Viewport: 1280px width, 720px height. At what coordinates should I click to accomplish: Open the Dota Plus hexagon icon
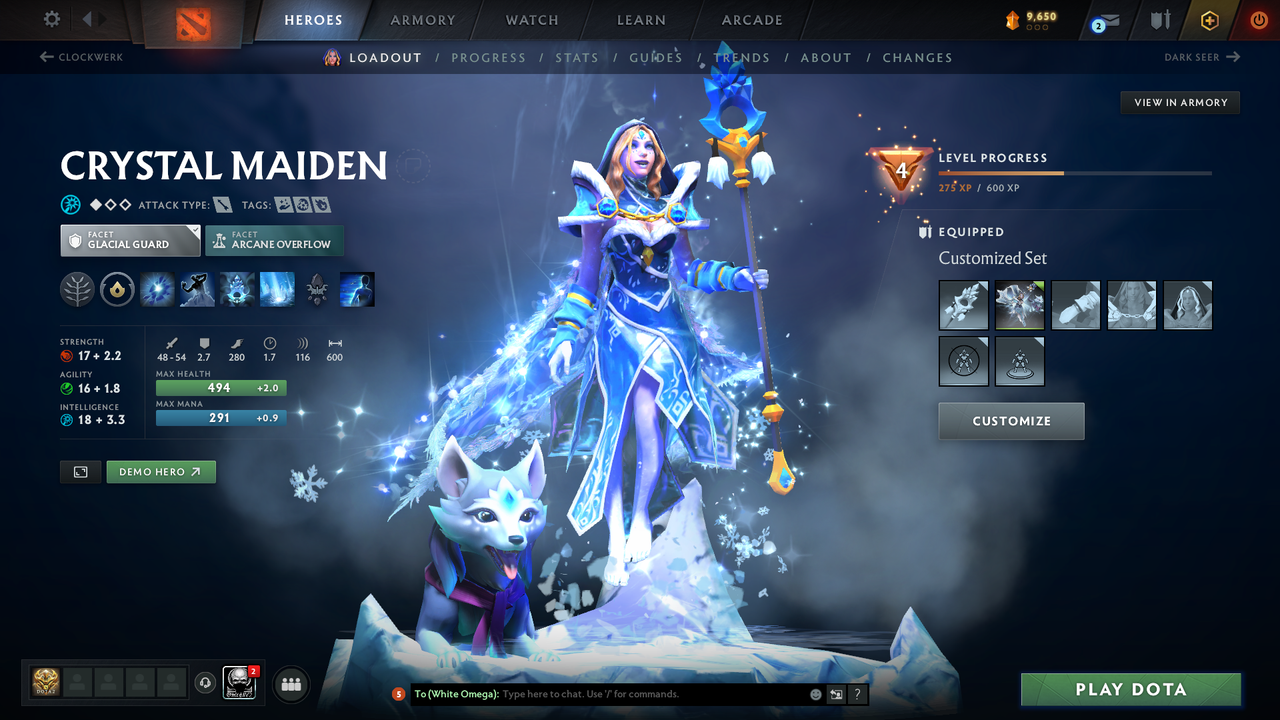1209,19
